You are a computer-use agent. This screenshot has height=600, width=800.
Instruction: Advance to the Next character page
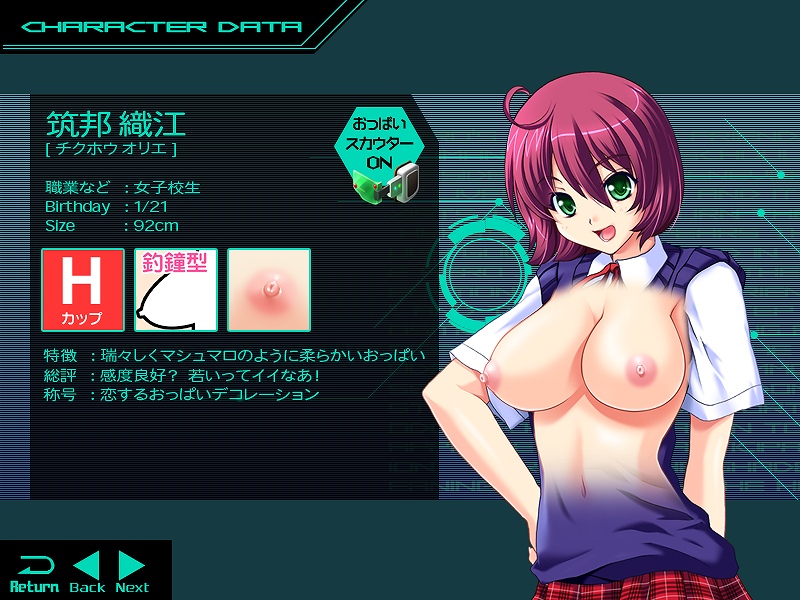[132, 572]
